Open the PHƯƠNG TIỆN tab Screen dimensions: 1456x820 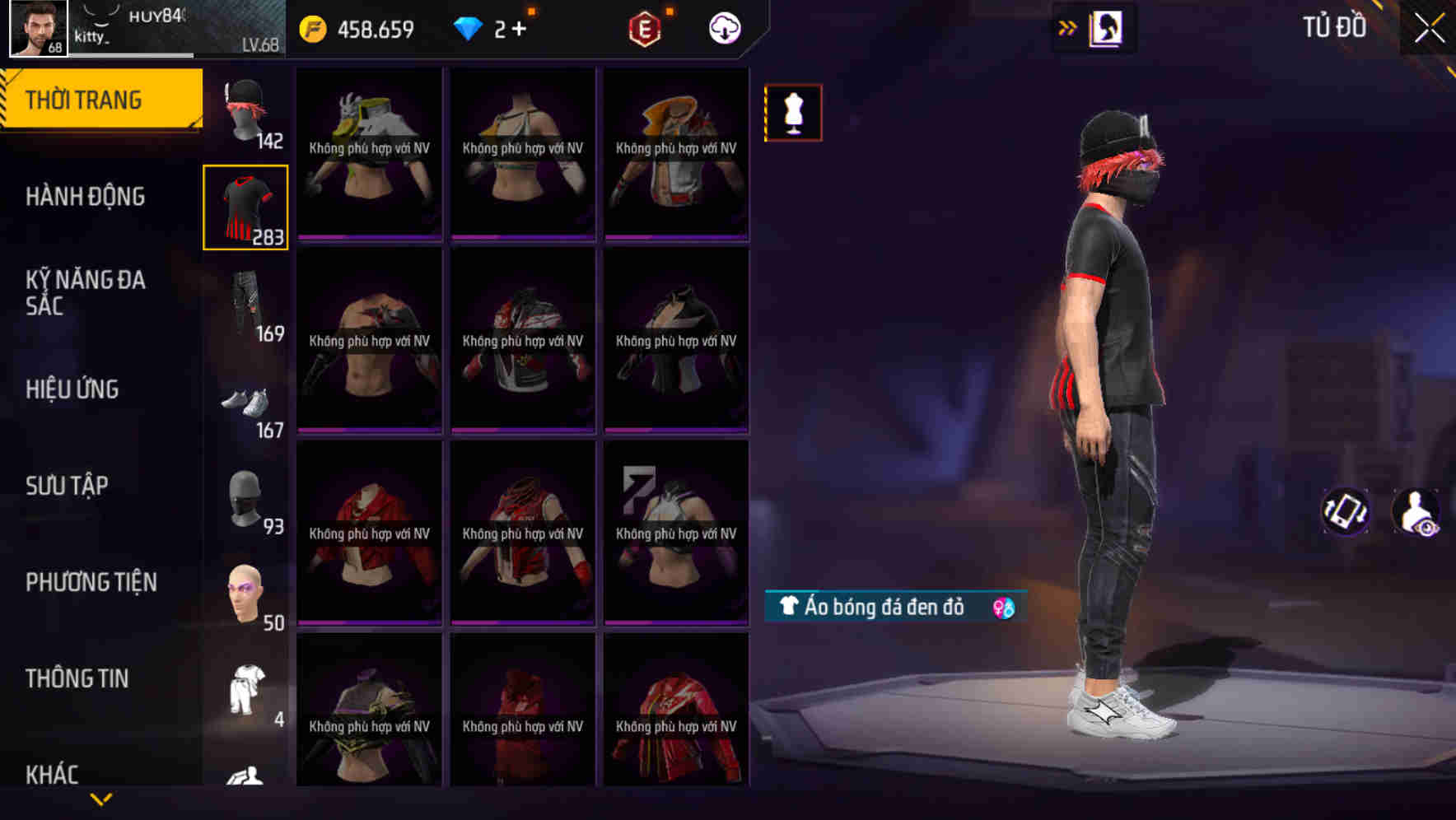tap(91, 581)
